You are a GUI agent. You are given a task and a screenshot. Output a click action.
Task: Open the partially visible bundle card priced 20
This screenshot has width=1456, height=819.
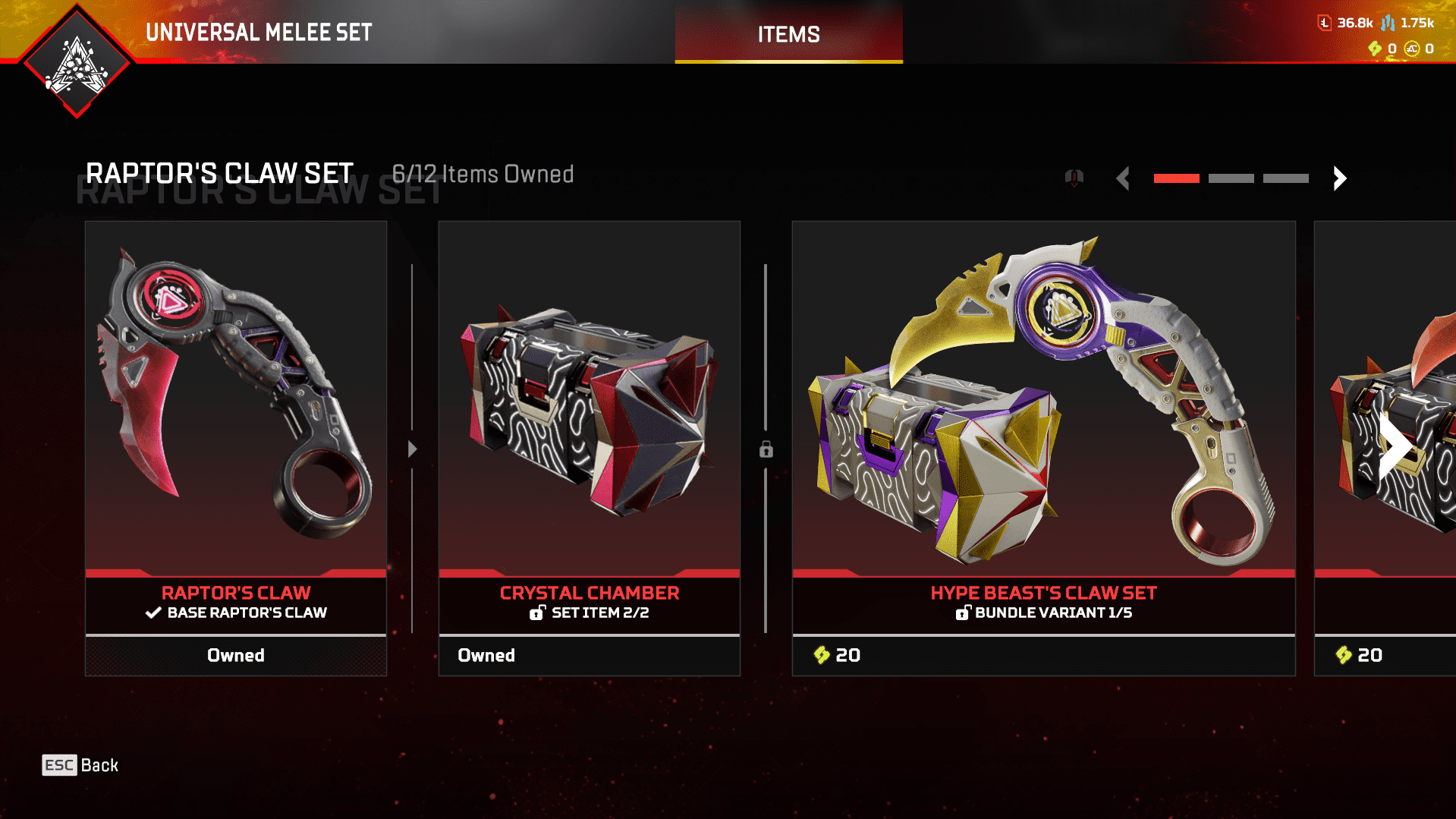pos(1385,448)
